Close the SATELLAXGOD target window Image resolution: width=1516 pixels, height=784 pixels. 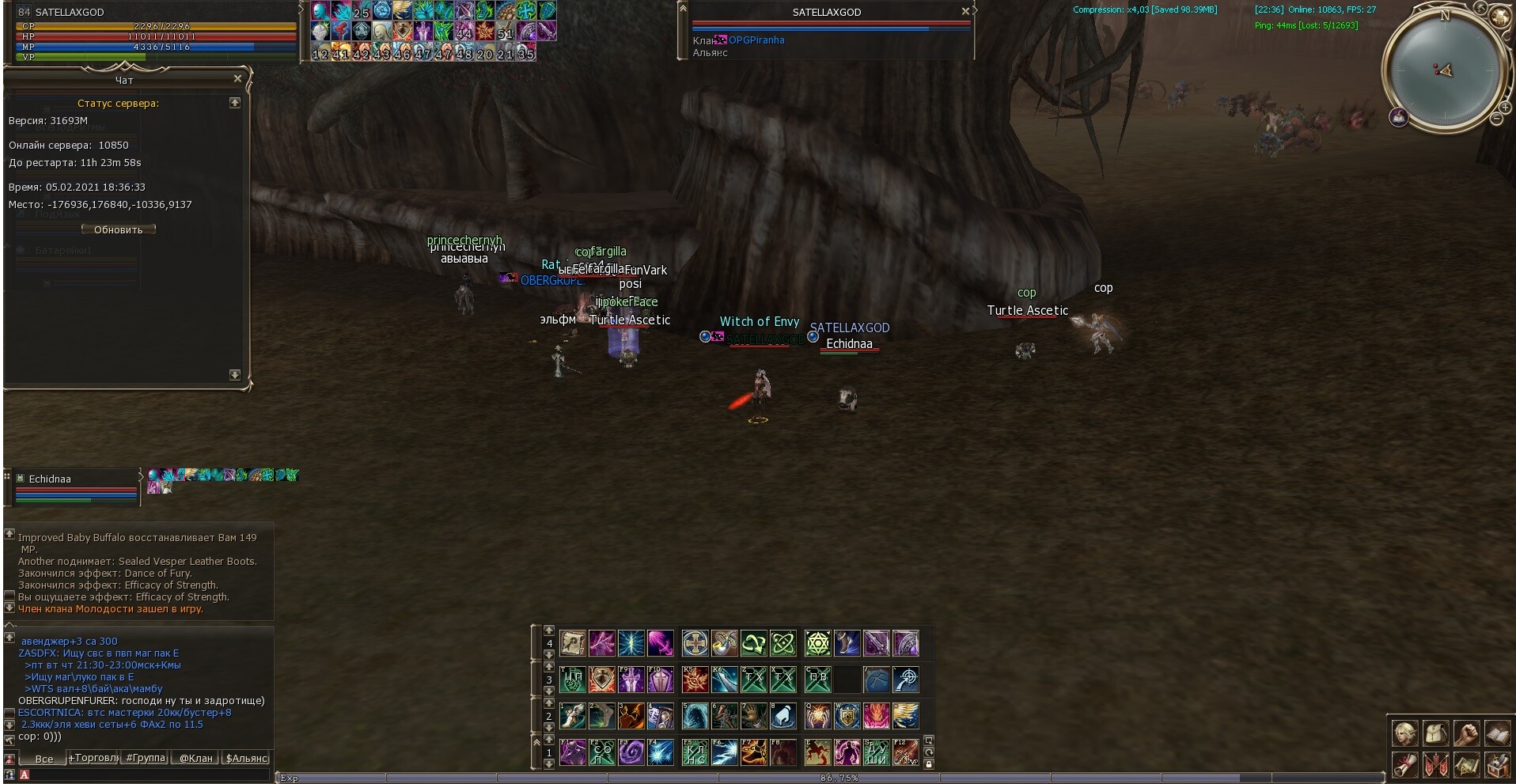[x=965, y=12]
